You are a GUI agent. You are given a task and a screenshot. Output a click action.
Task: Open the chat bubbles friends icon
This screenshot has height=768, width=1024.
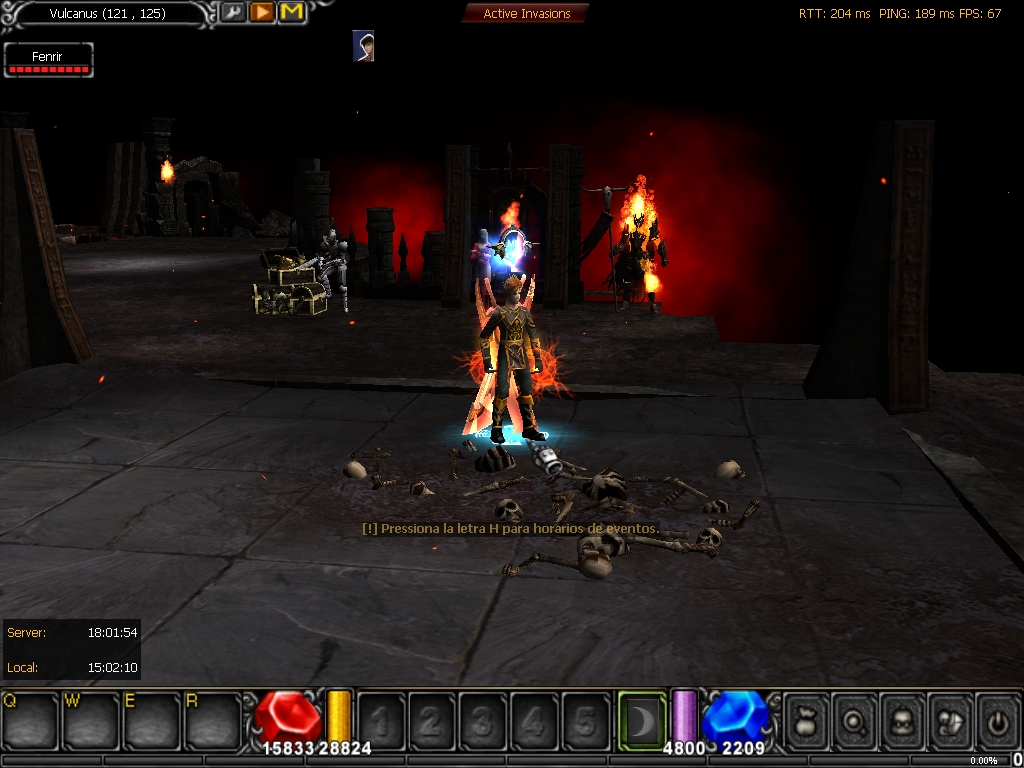click(x=950, y=720)
